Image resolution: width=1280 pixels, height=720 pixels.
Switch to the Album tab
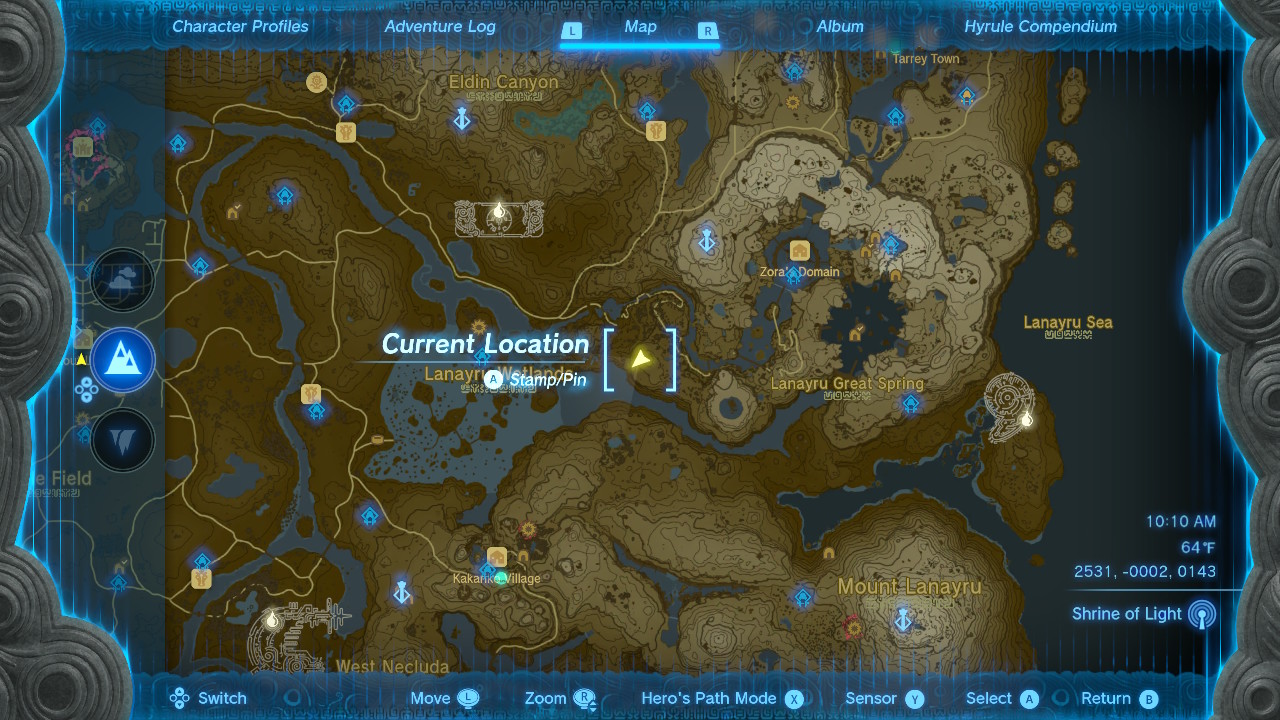[x=839, y=27]
